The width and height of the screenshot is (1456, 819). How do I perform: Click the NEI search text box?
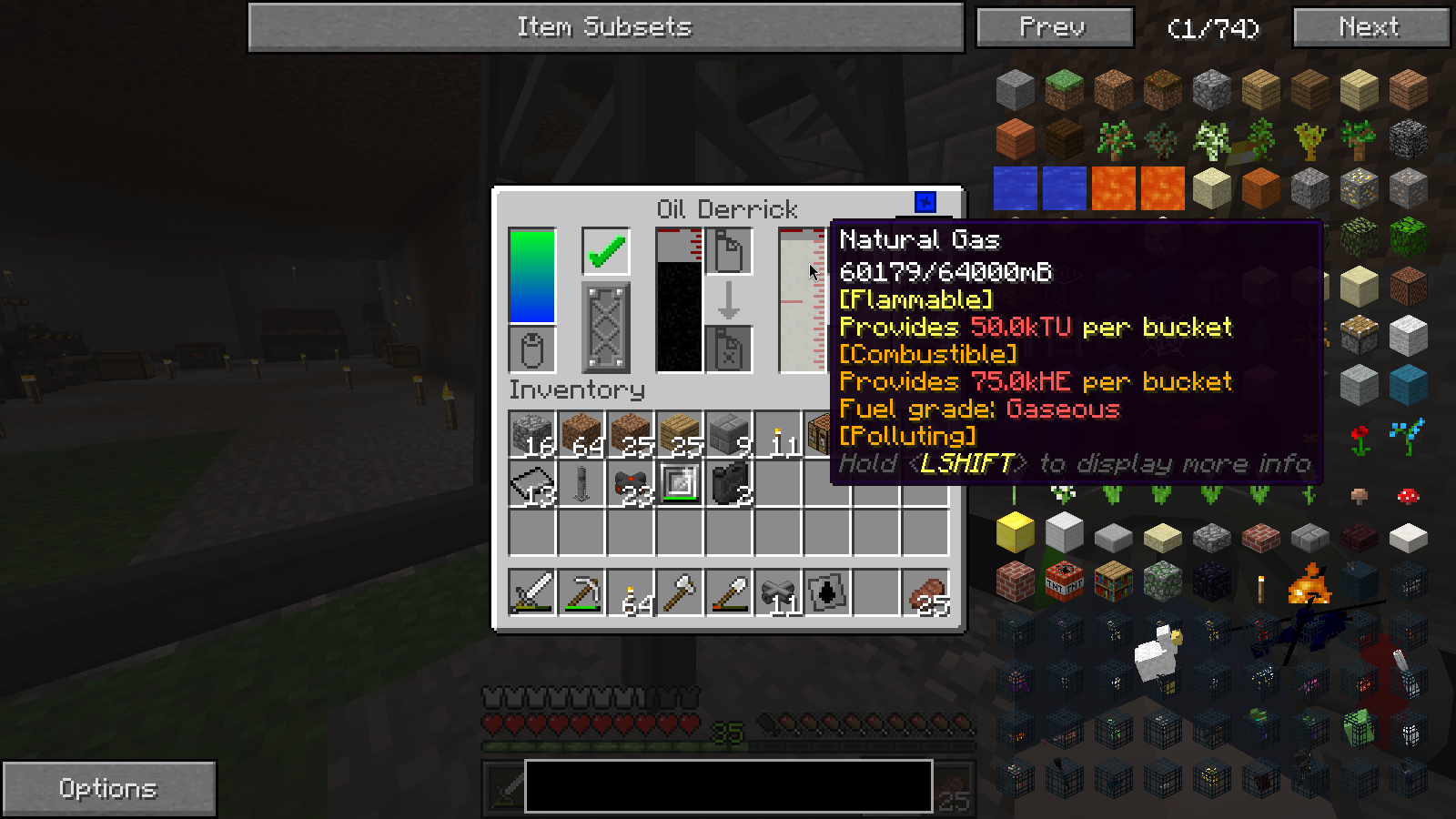[728, 785]
